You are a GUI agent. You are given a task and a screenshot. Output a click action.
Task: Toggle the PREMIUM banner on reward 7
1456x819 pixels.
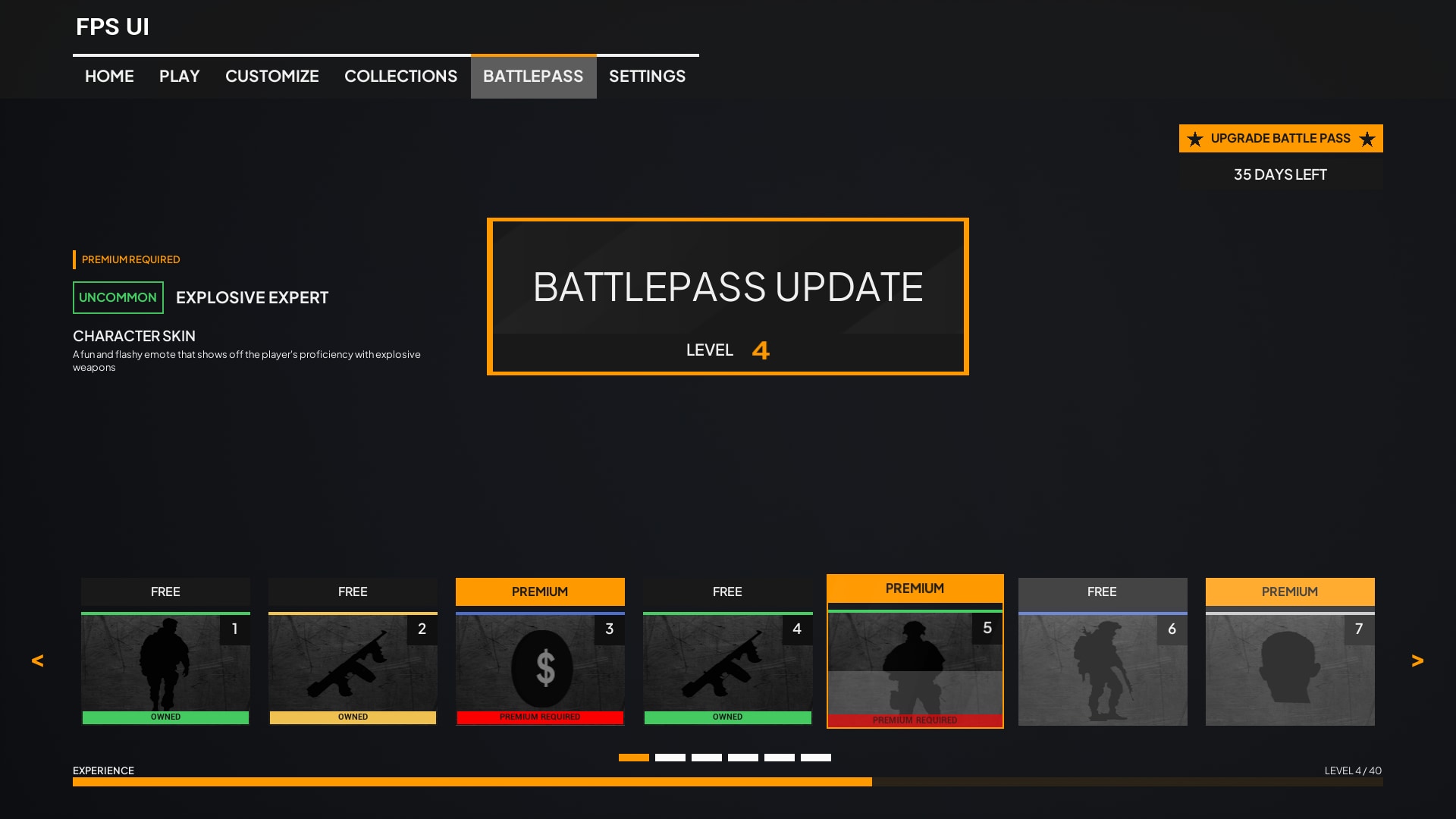pos(1289,591)
